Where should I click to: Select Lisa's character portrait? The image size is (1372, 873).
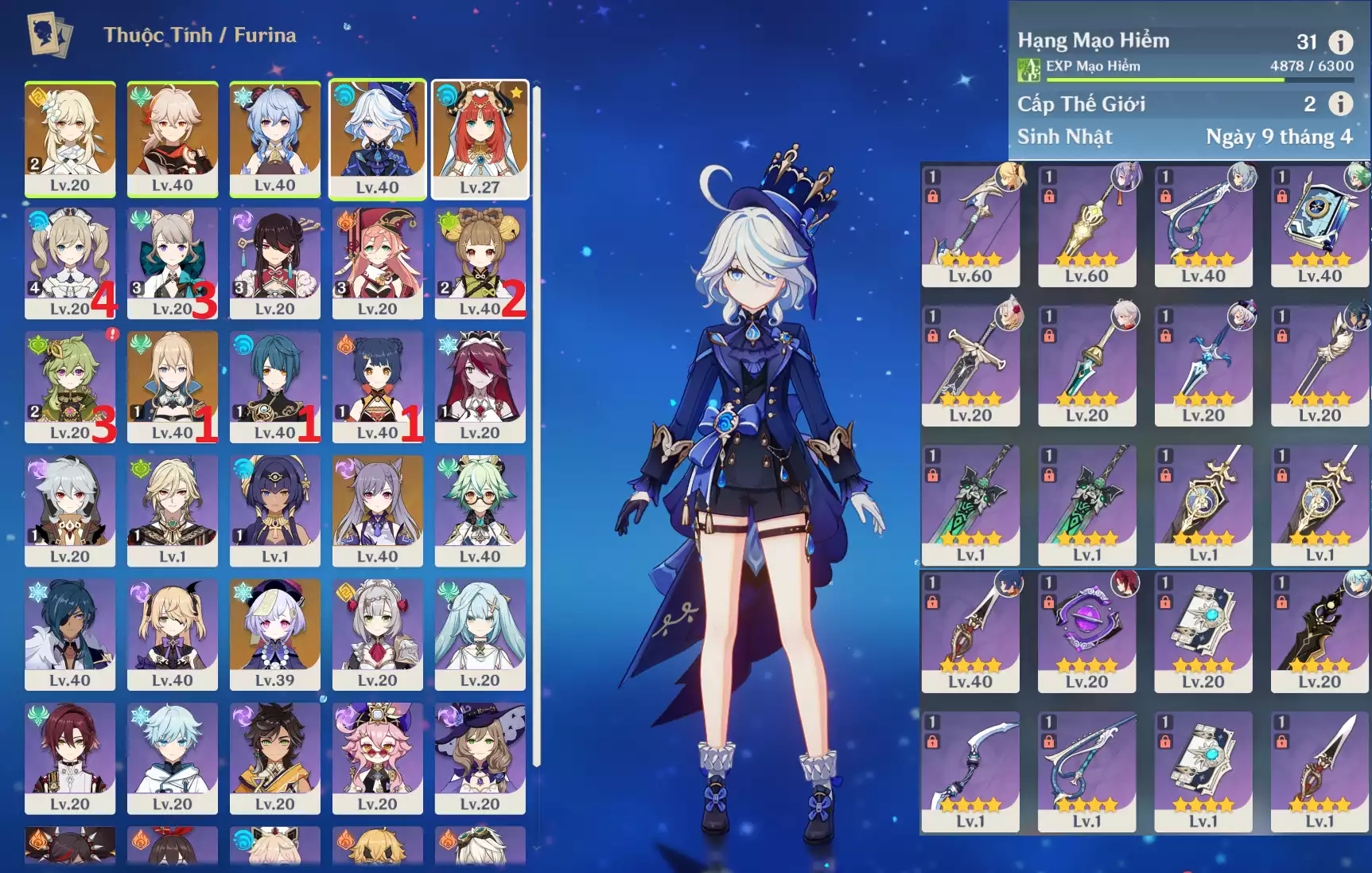[480, 758]
